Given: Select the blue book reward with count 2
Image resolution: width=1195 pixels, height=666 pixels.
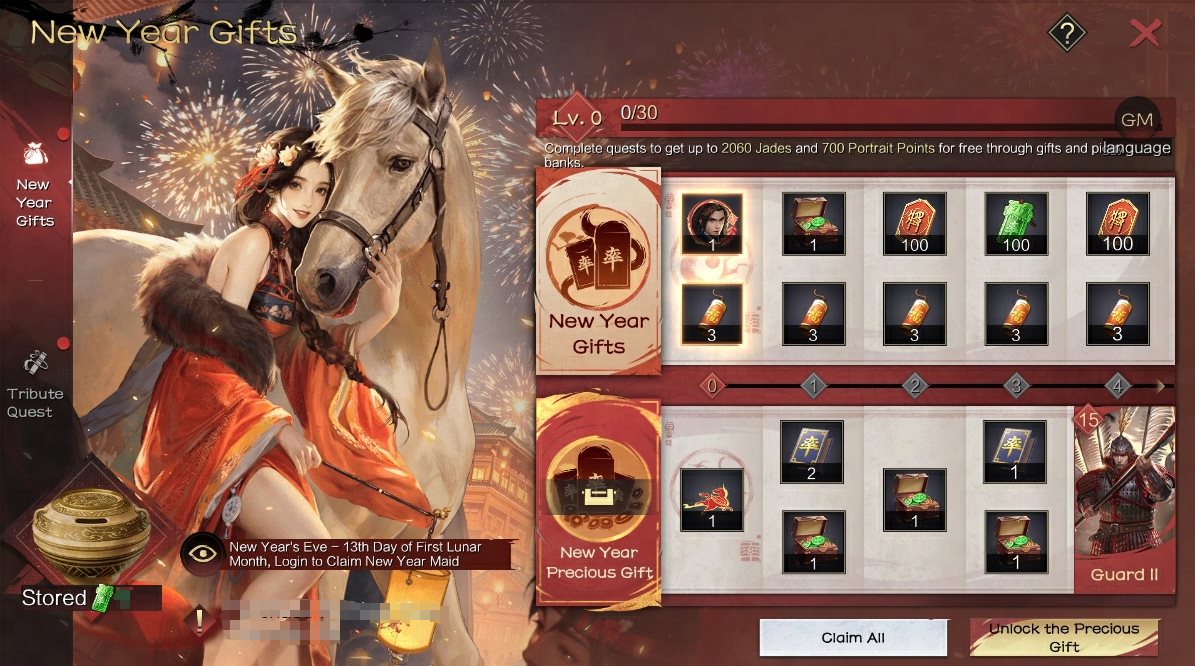Looking at the screenshot, I should [812, 451].
